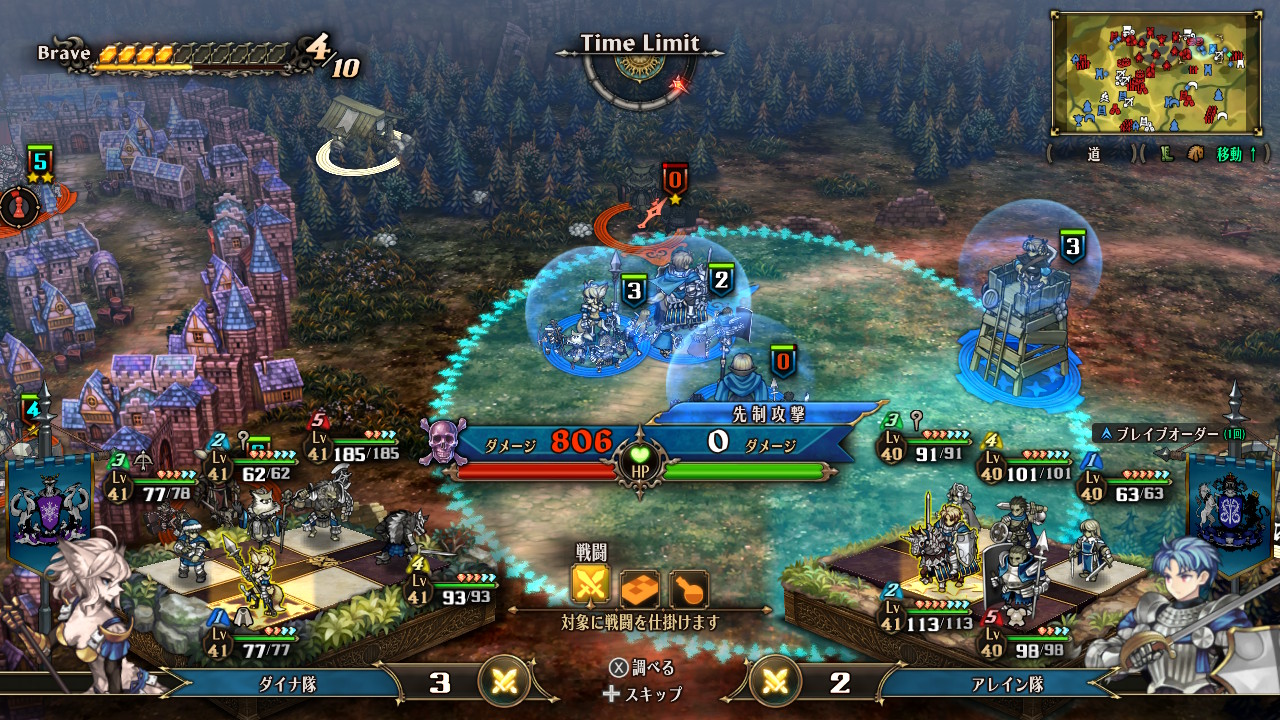
Task: Open the battlefield minimap
Action: [x=1155, y=73]
